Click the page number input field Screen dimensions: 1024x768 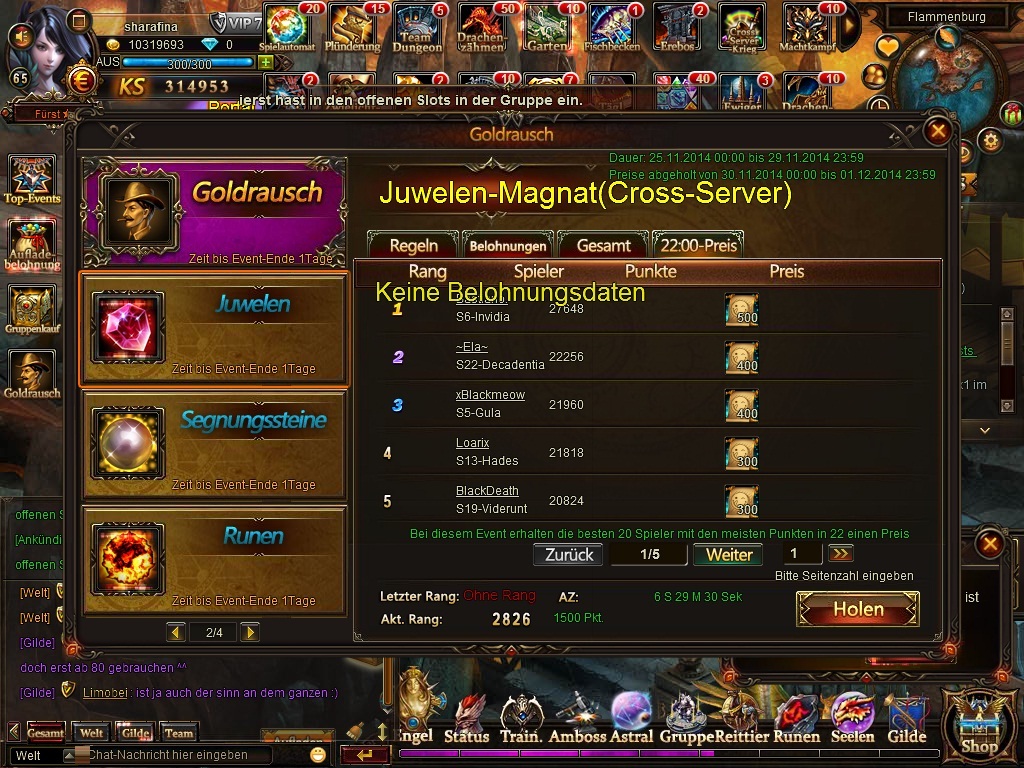pyautogui.click(x=801, y=554)
